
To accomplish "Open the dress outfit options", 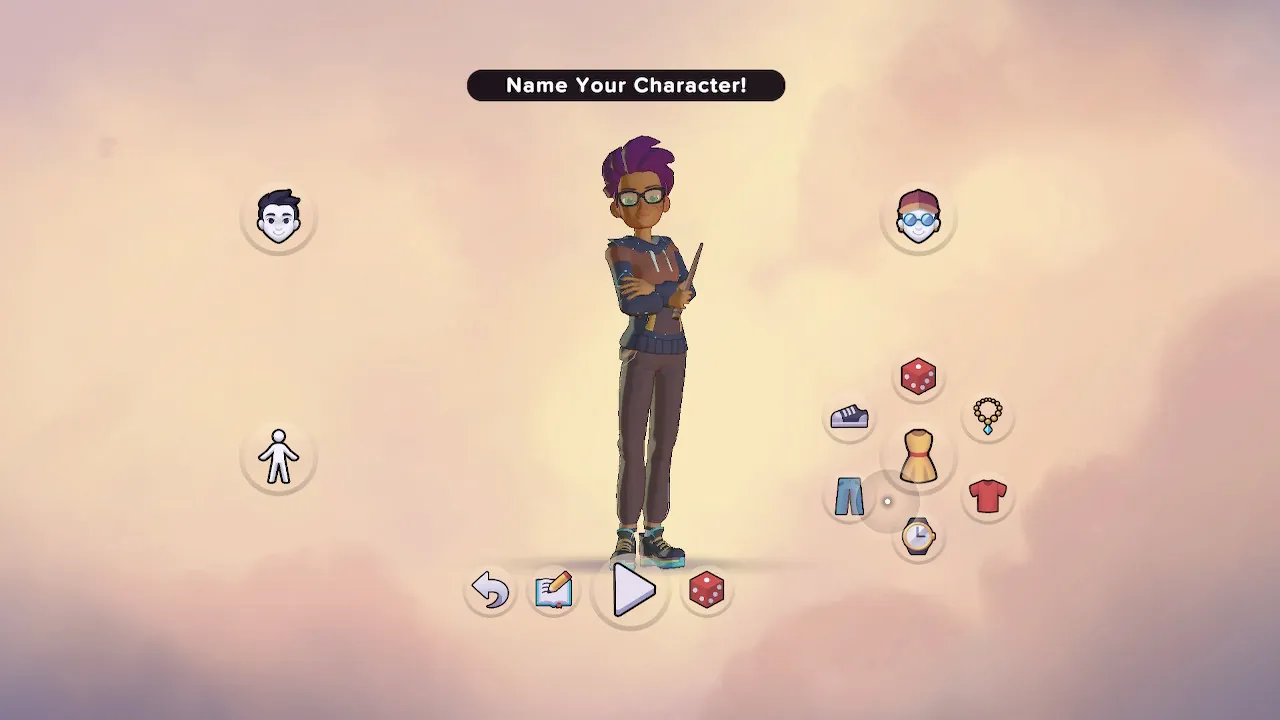I will click(918, 458).
